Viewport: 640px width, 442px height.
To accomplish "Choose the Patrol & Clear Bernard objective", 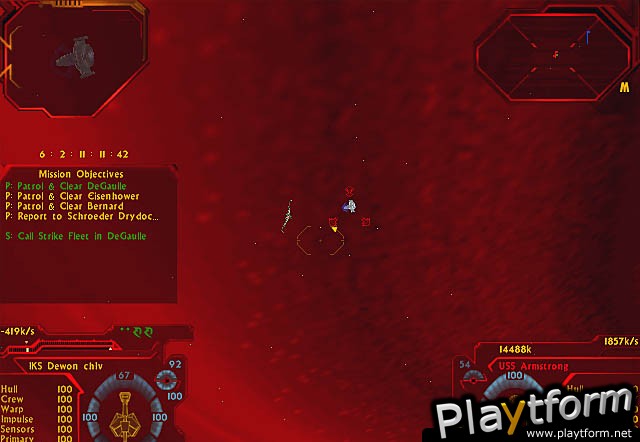I will (64, 206).
